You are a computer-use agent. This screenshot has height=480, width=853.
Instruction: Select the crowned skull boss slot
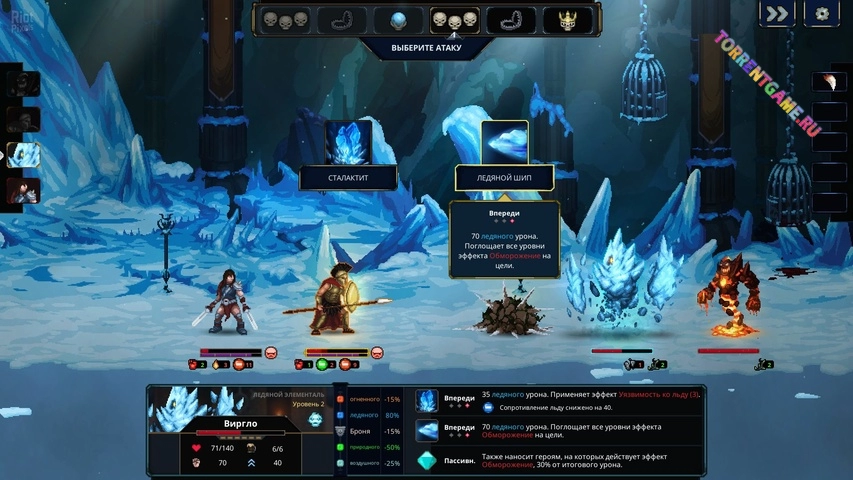(567, 20)
